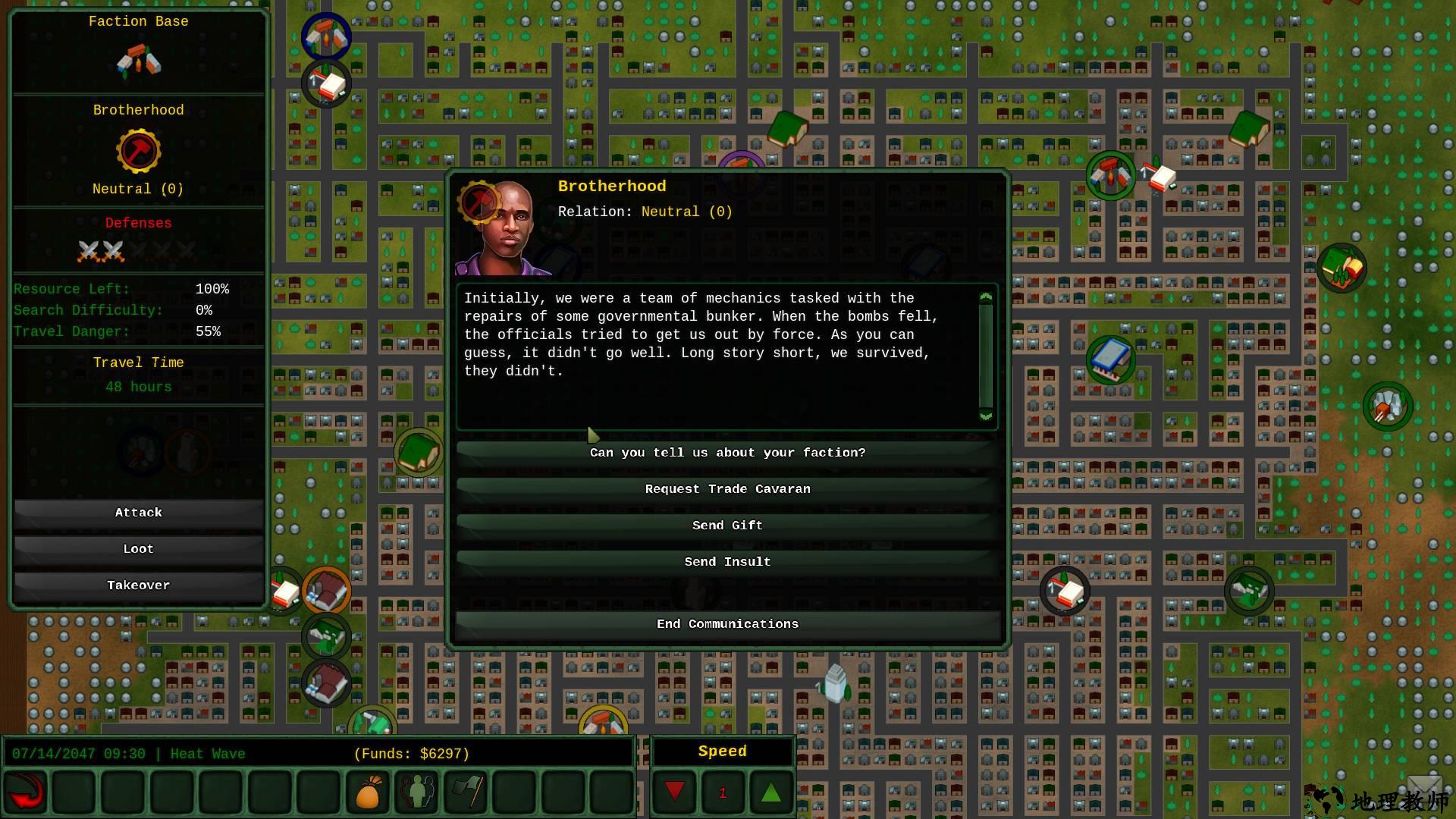Increase game speed with green up arrow
1456x819 pixels.
[x=770, y=792]
